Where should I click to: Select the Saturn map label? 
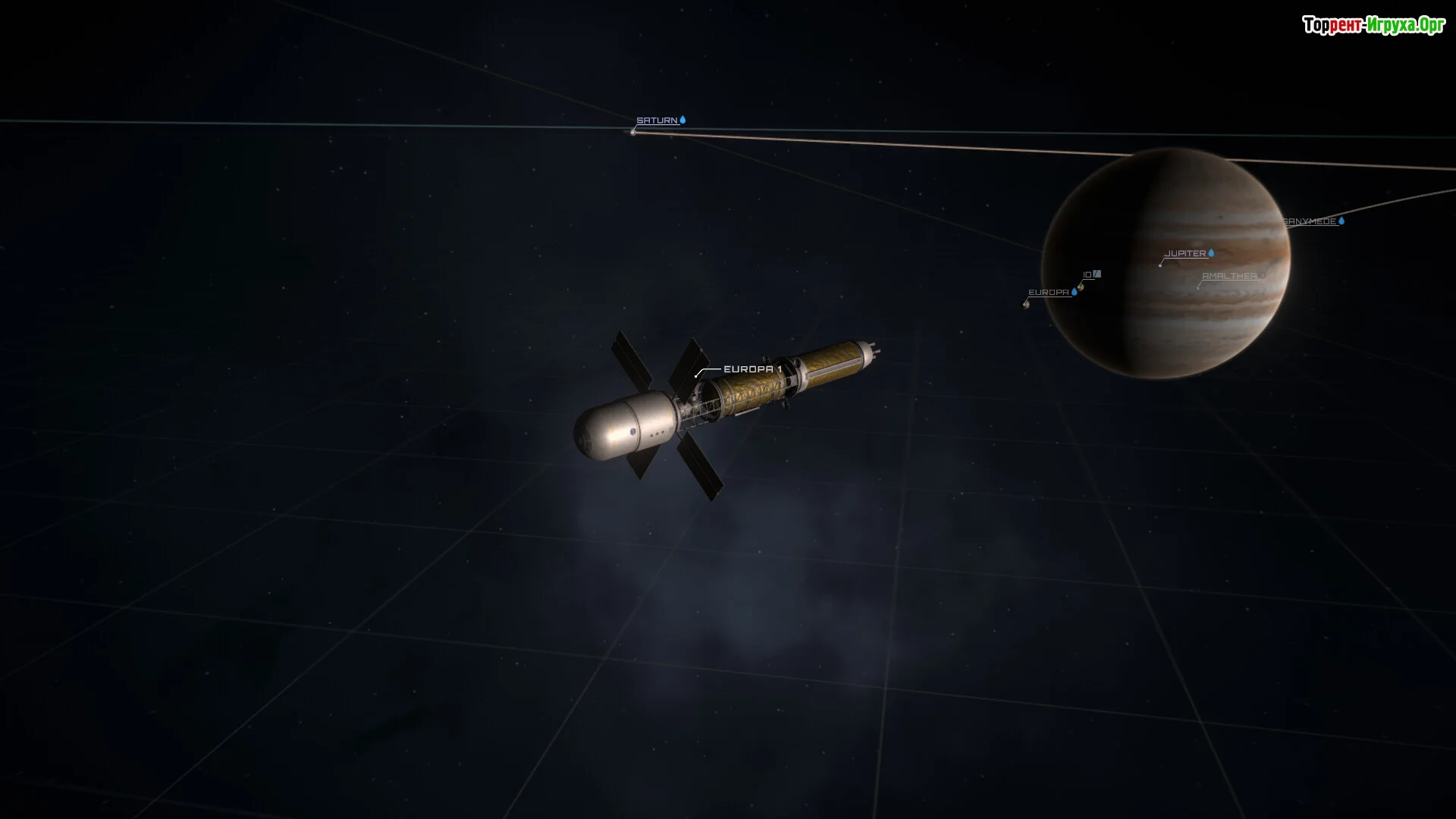coord(657,121)
